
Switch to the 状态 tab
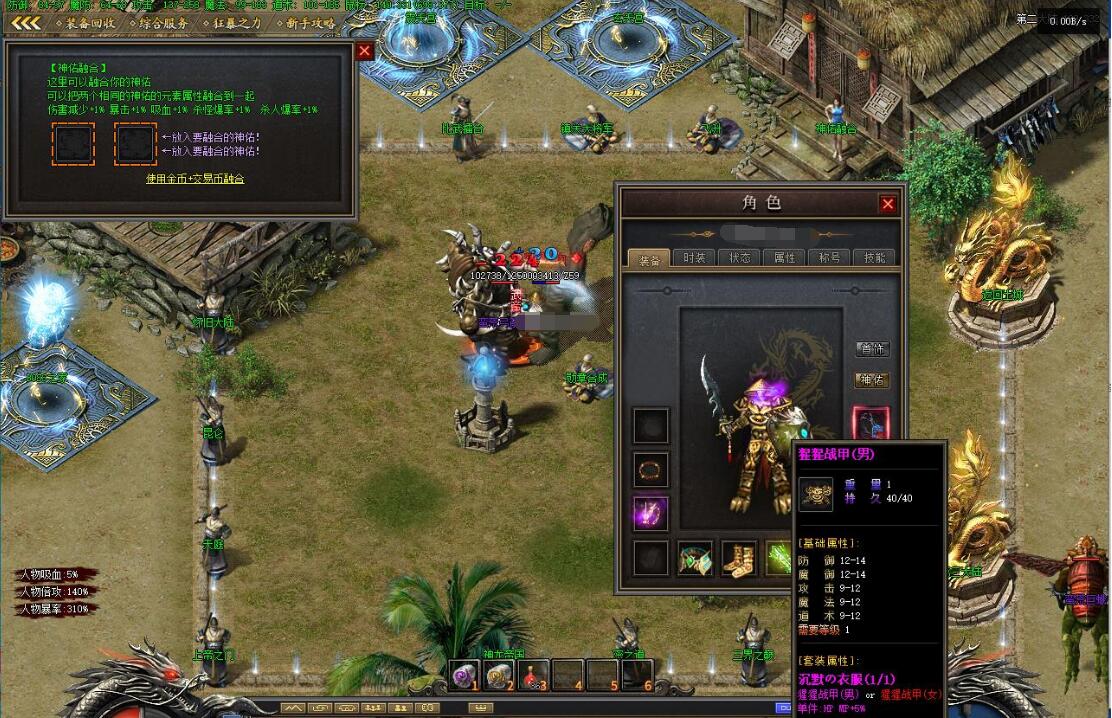[x=739, y=258]
